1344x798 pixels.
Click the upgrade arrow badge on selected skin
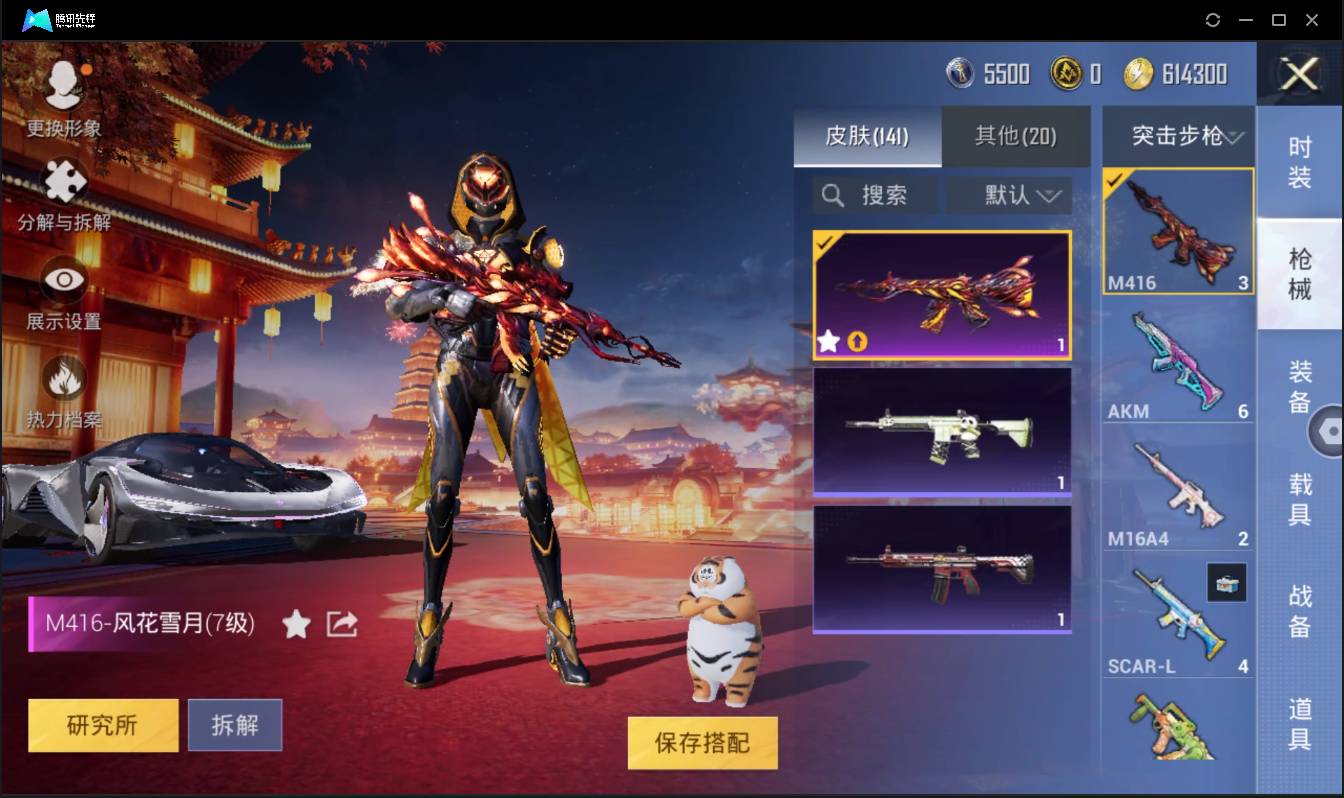click(x=857, y=342)
